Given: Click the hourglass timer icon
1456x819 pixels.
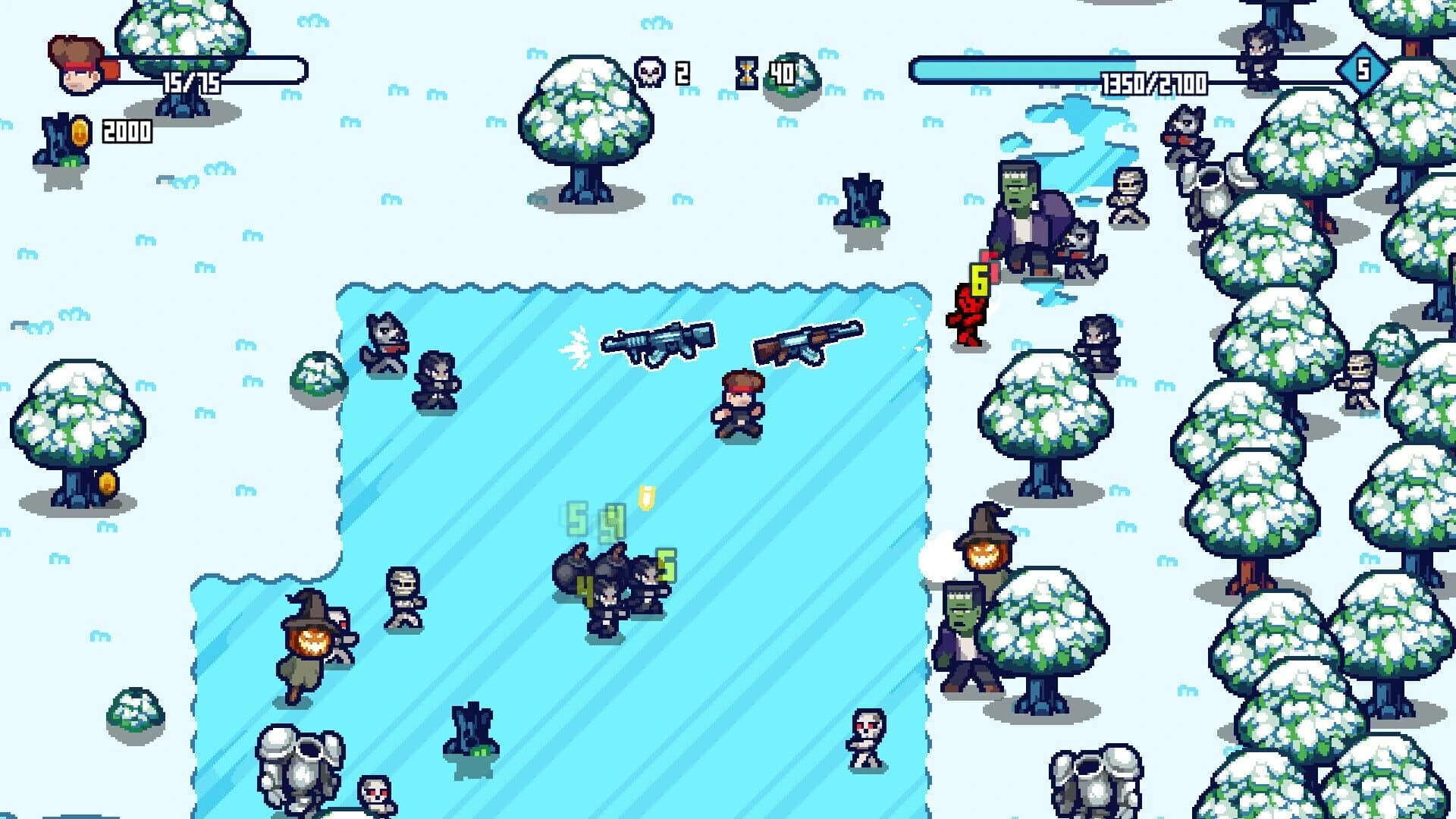Looking at the screenshot, I should tap(747, 72).
